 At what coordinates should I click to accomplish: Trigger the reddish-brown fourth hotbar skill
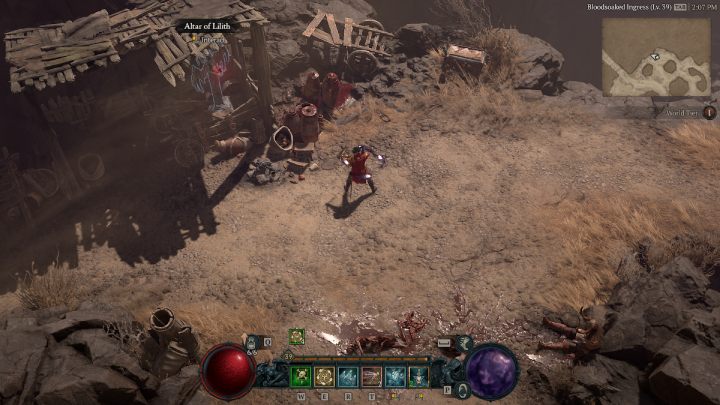(371, 376)
